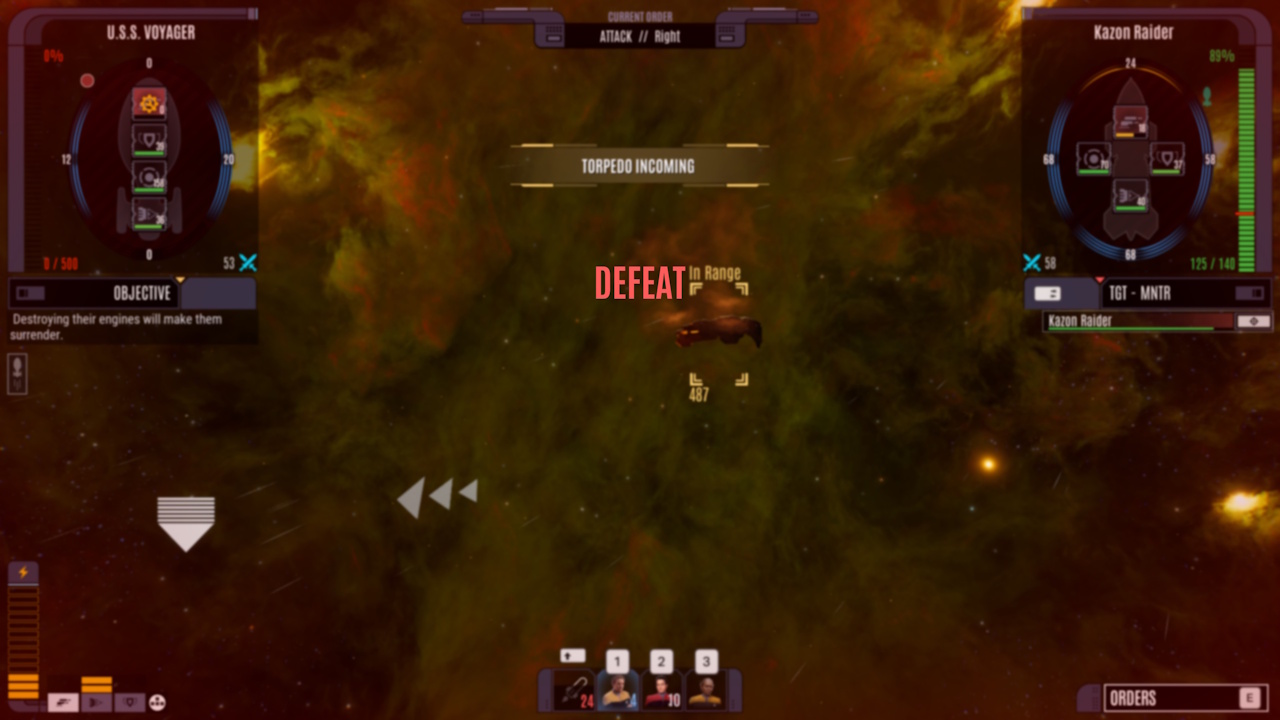Flip the switch right of TGT - MNTR
1280x720 pixels.
[x=1249, y=293]
